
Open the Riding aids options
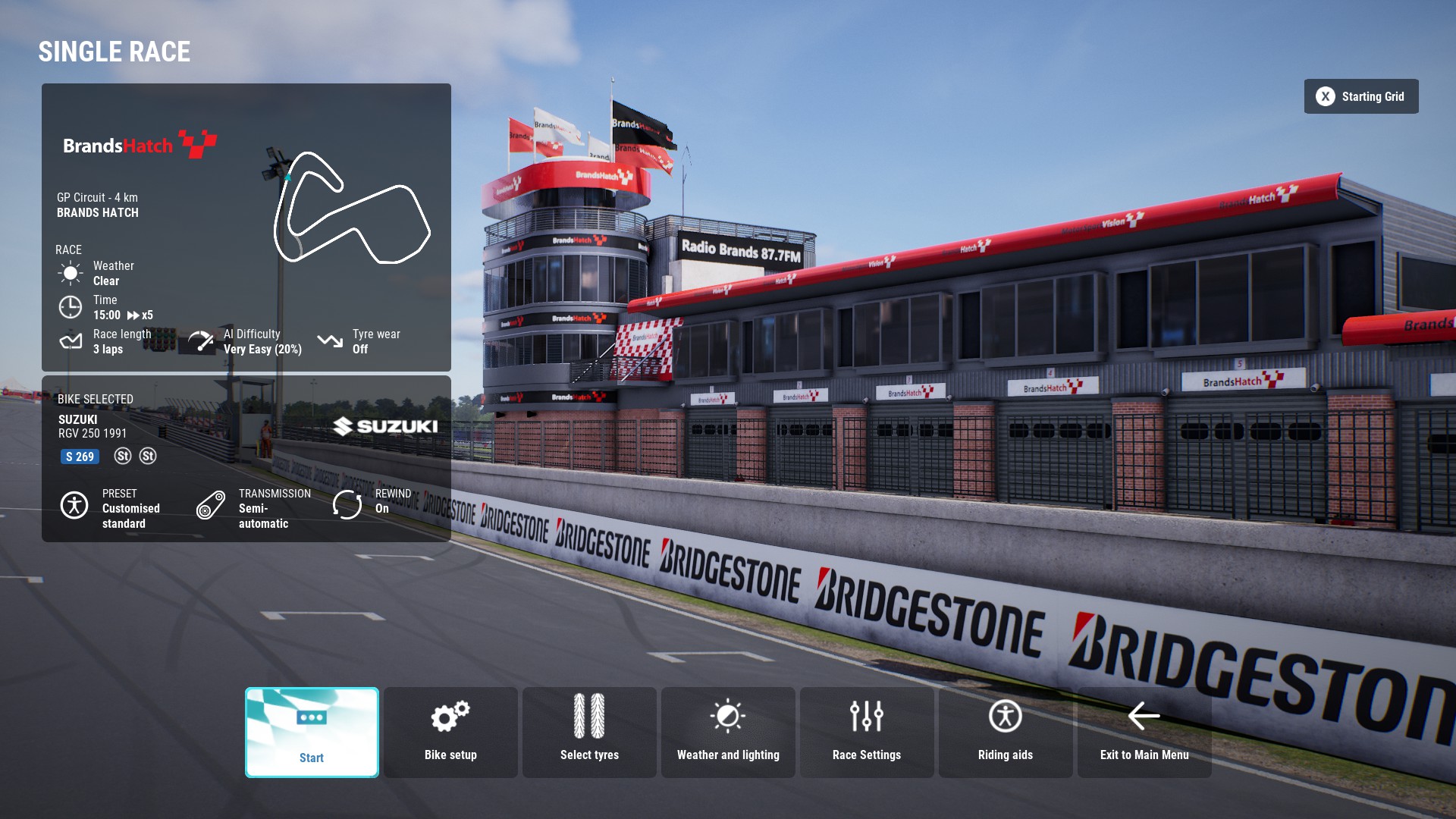[x=1006, y=732]
